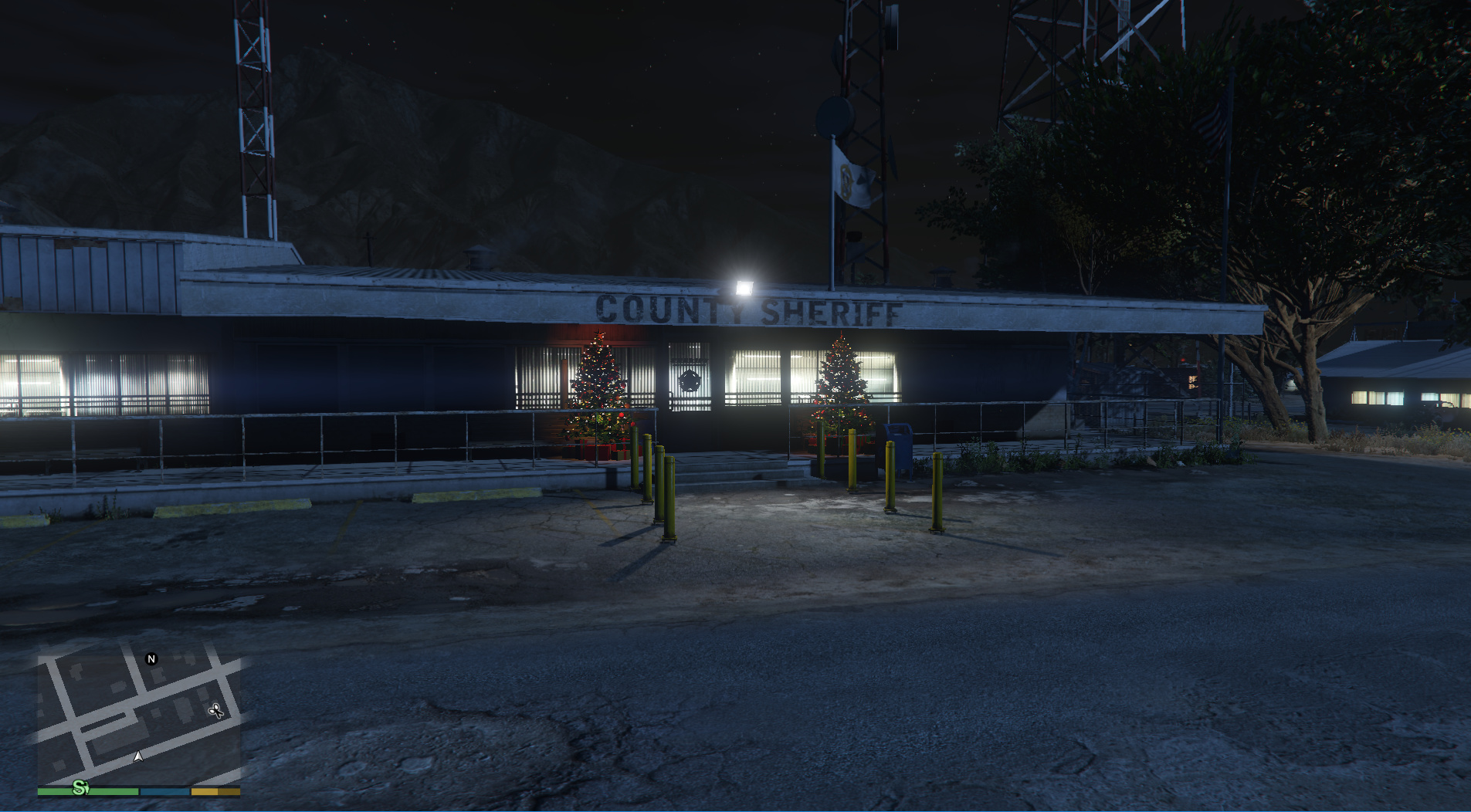Click the white player arrow on the minimap
Viewport: 1471px width, 812px height.
click(x=138, y=756)
